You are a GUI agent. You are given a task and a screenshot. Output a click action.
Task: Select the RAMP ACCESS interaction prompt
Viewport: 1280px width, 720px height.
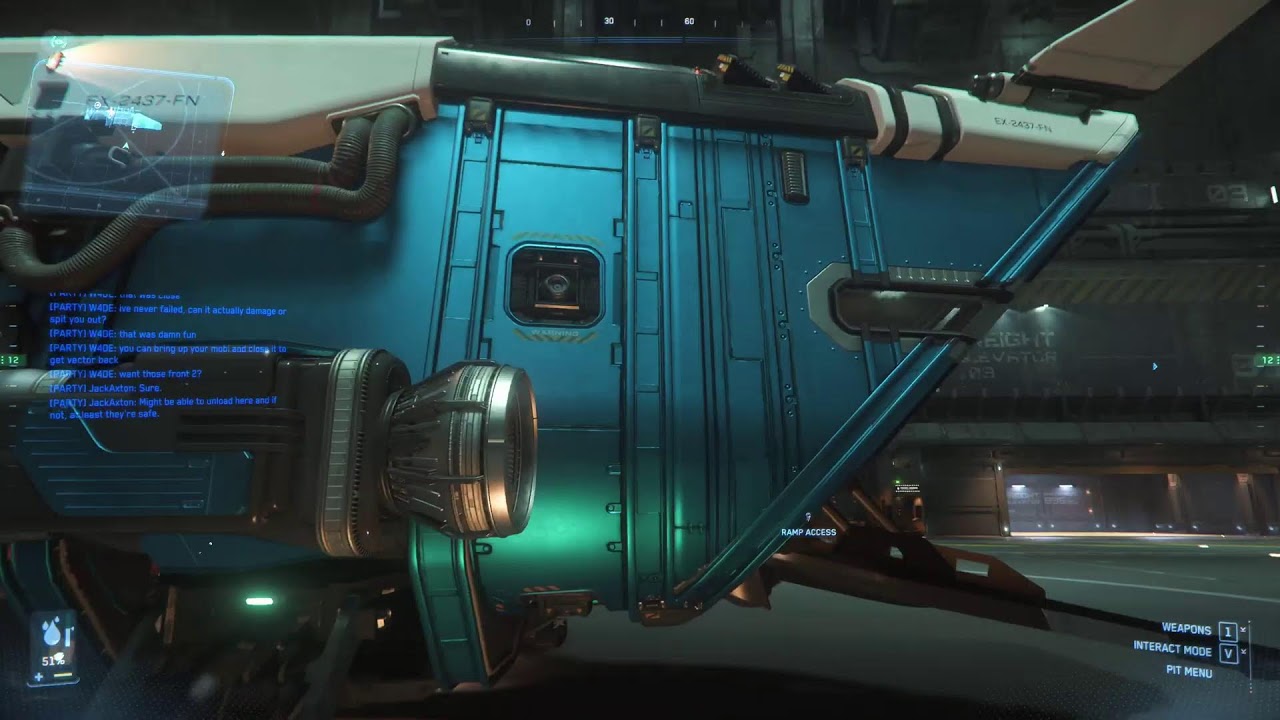pyautogui.click(x=808, y=532)
